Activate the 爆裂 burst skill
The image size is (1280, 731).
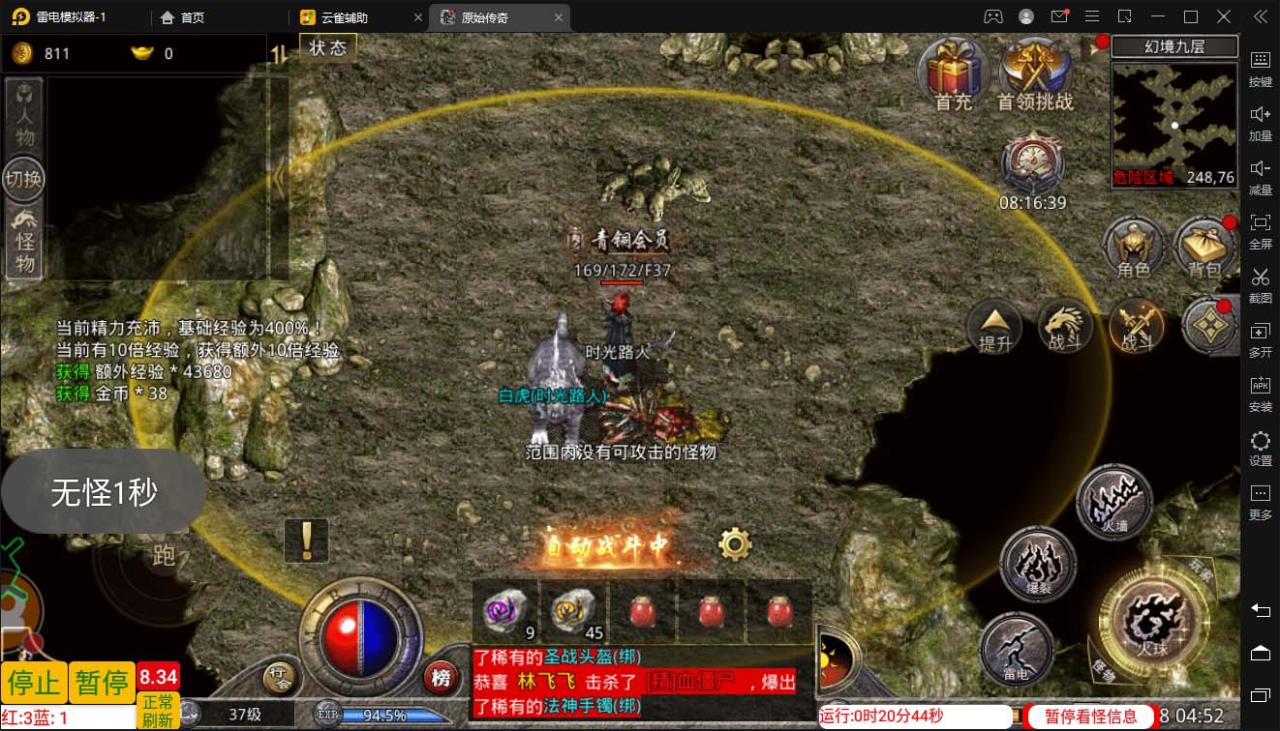[1042, 563]
